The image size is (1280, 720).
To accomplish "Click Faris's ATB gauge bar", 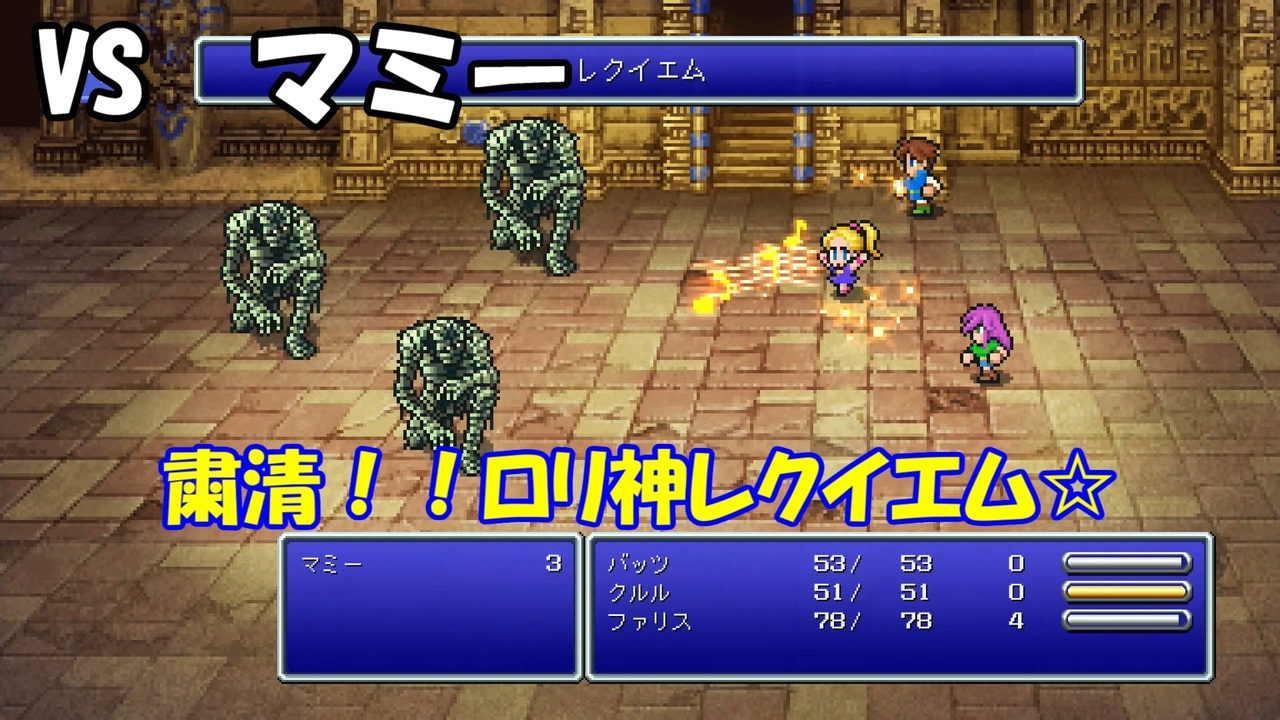I will pyautogui.click(x=1125, y=621).
